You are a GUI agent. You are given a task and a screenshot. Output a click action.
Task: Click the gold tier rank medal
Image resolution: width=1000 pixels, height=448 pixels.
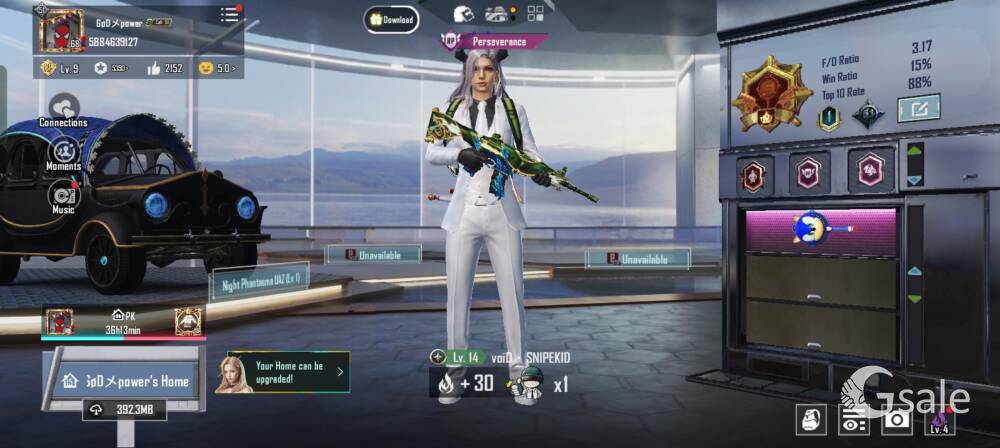771,93
